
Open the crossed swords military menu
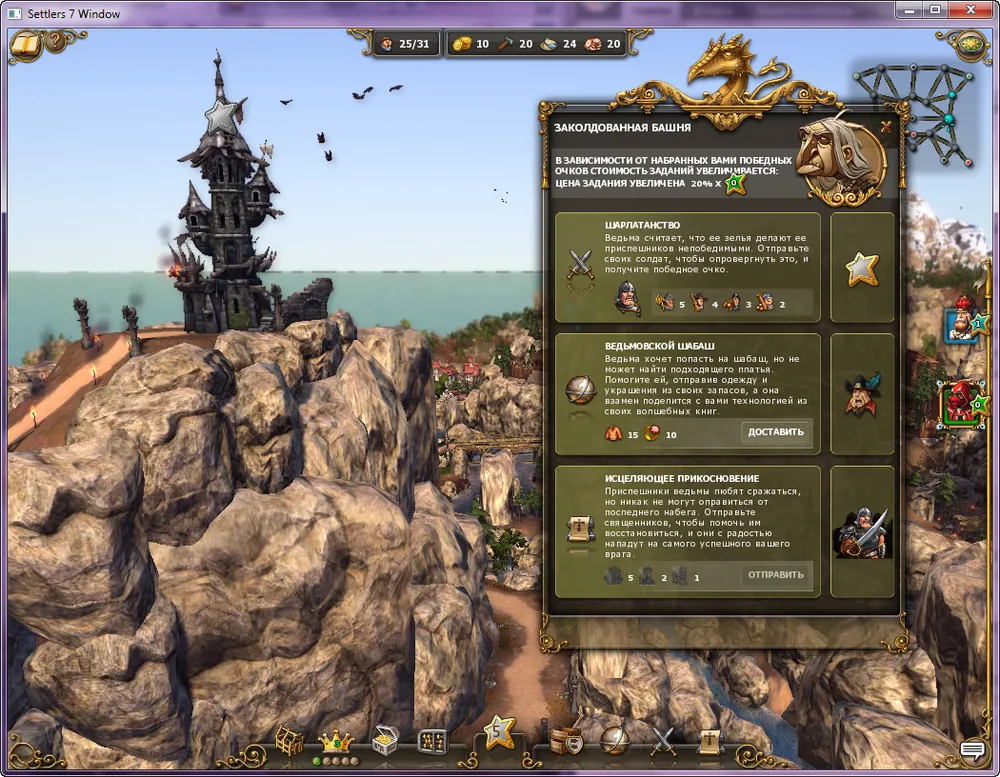coord(663,741)
